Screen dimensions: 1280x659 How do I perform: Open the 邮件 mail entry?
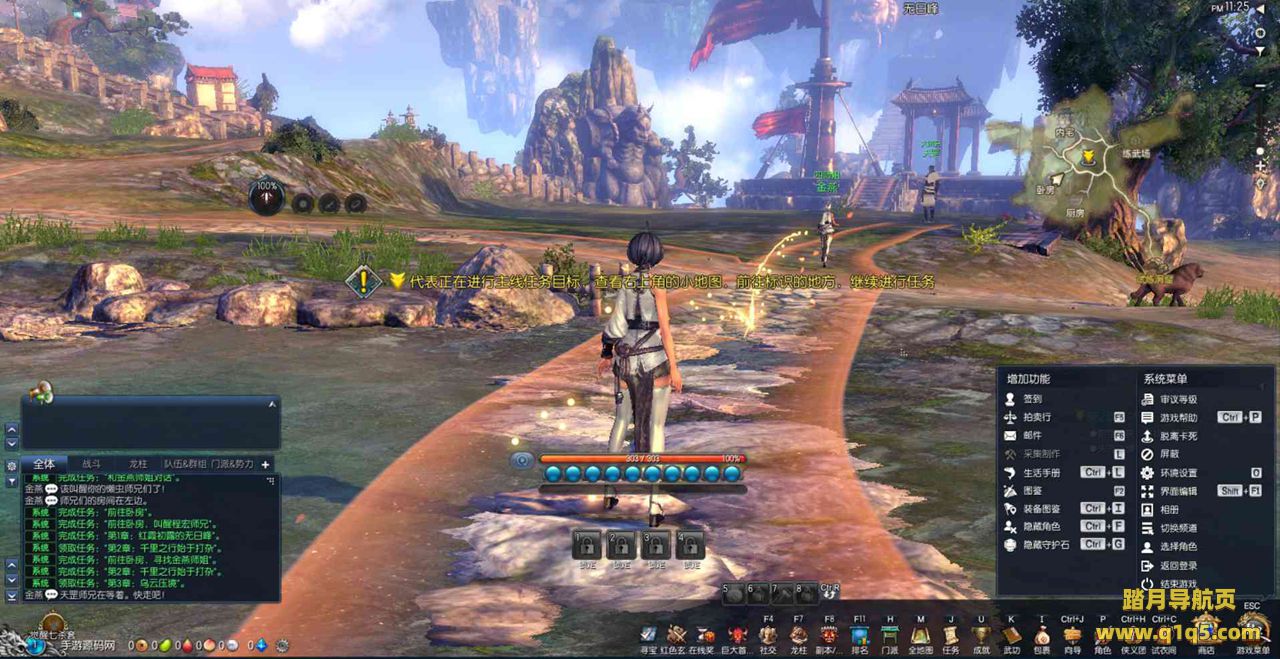tap(1032, 436)
